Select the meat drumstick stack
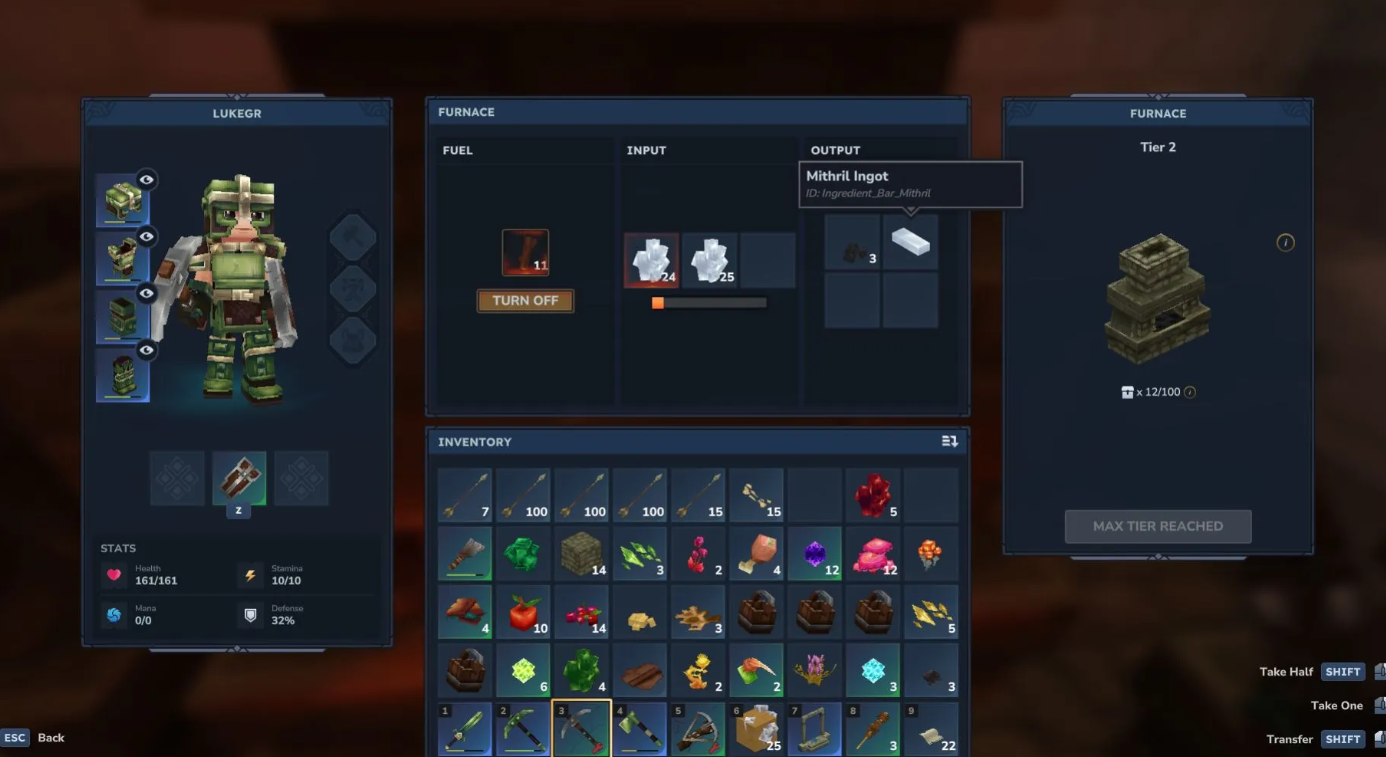 click(756, 553)
